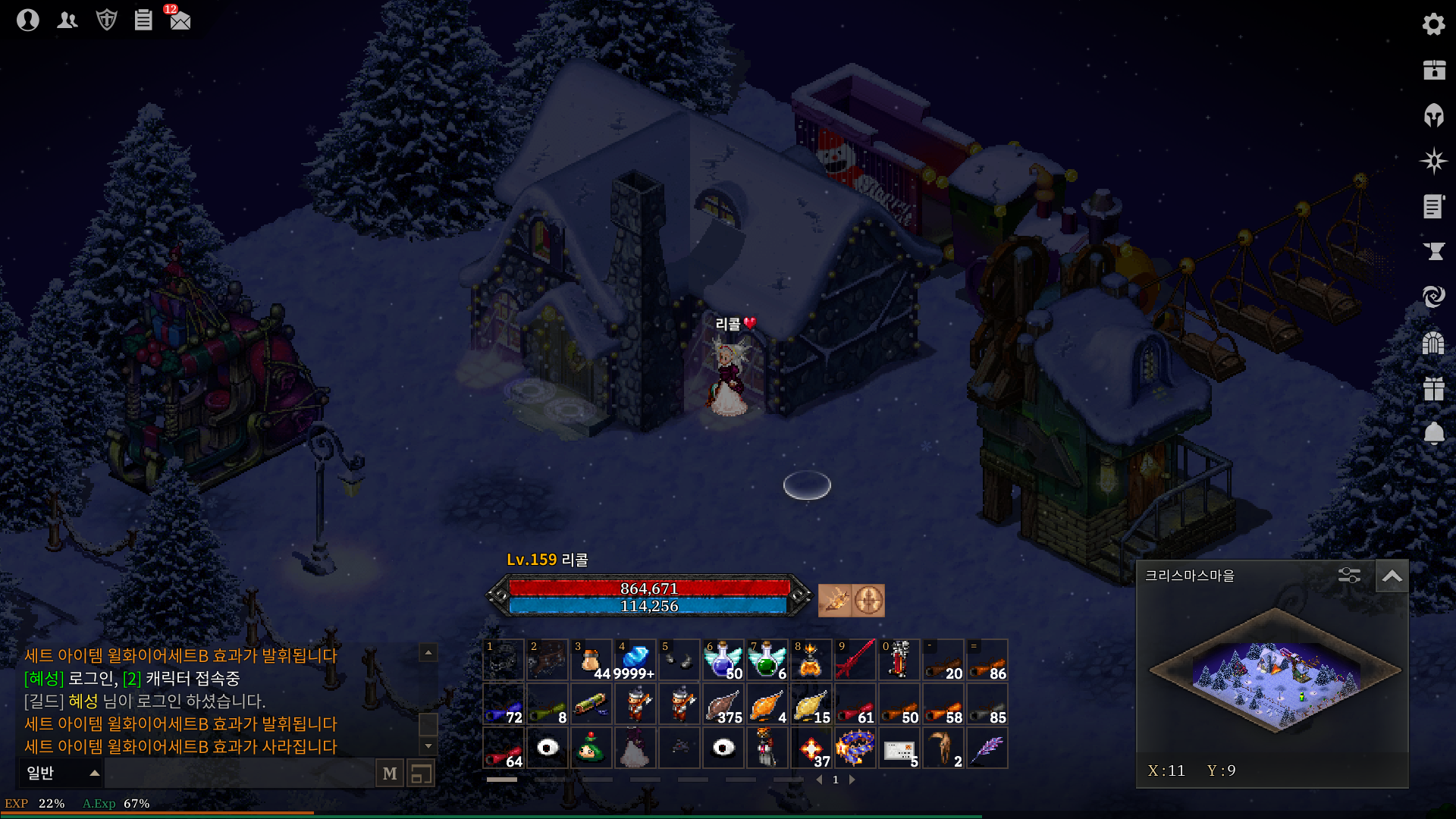Open the character profile icon
The width and height of the screenshot is (1456, 819).
point(28,20)
